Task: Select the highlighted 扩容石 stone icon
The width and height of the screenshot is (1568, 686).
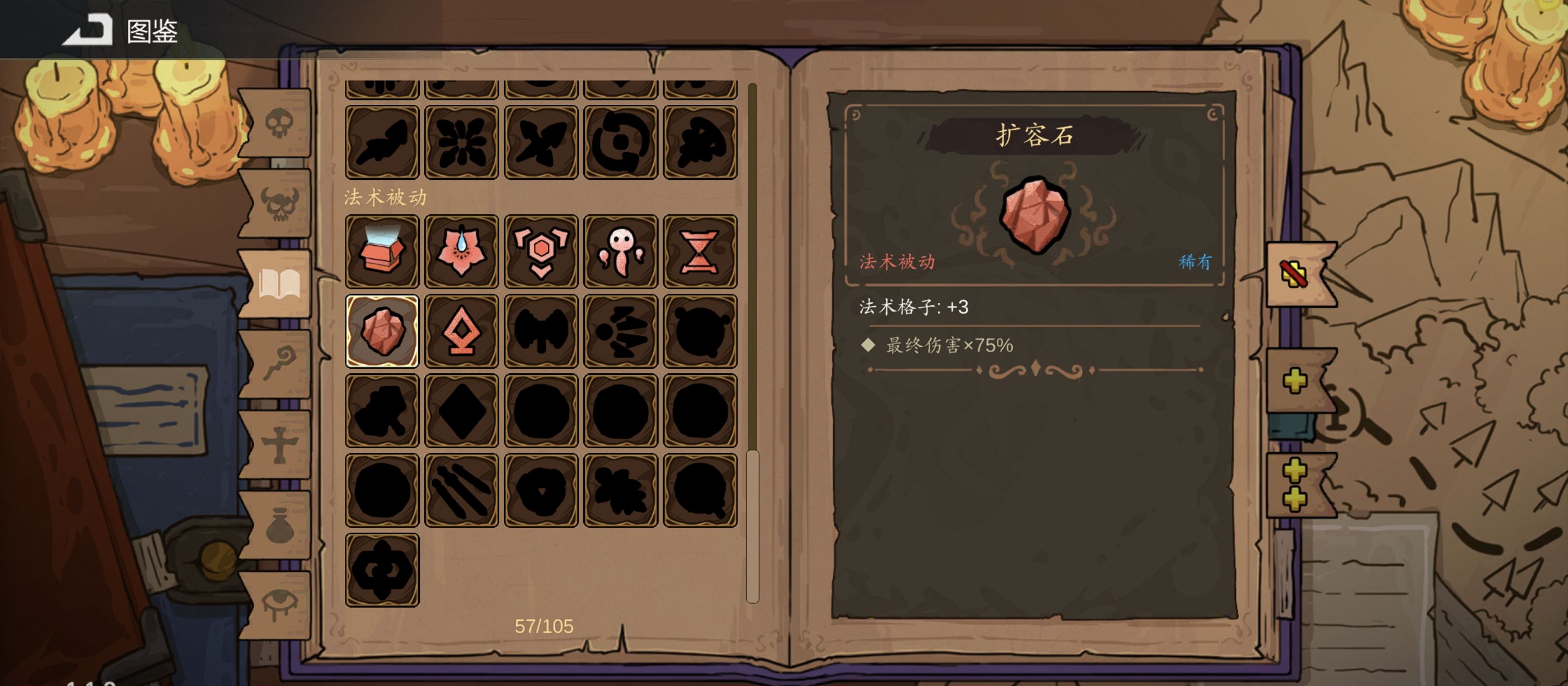Action: 382,331
